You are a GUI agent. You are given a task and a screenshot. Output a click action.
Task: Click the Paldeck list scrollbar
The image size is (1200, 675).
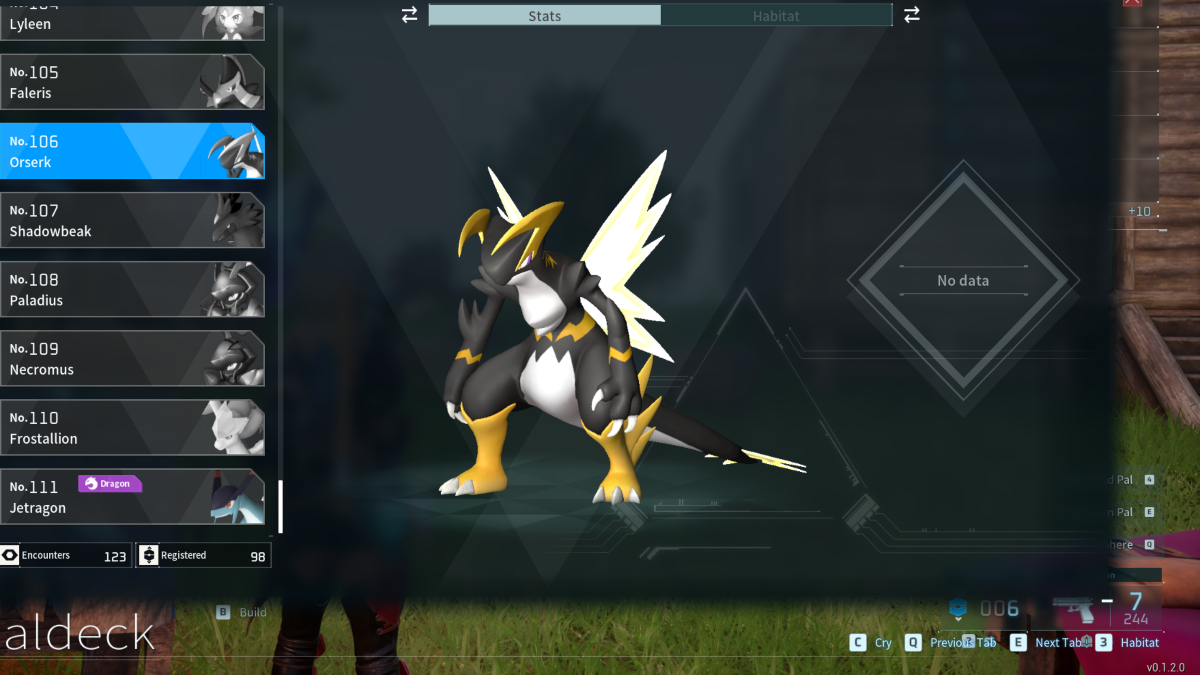280,506
